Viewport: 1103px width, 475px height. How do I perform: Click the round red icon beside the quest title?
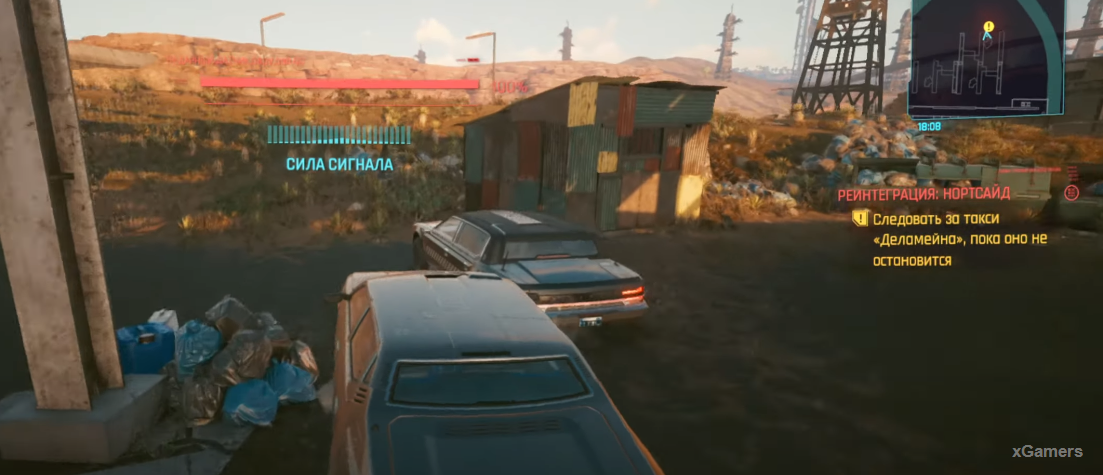click(1071, 193)
